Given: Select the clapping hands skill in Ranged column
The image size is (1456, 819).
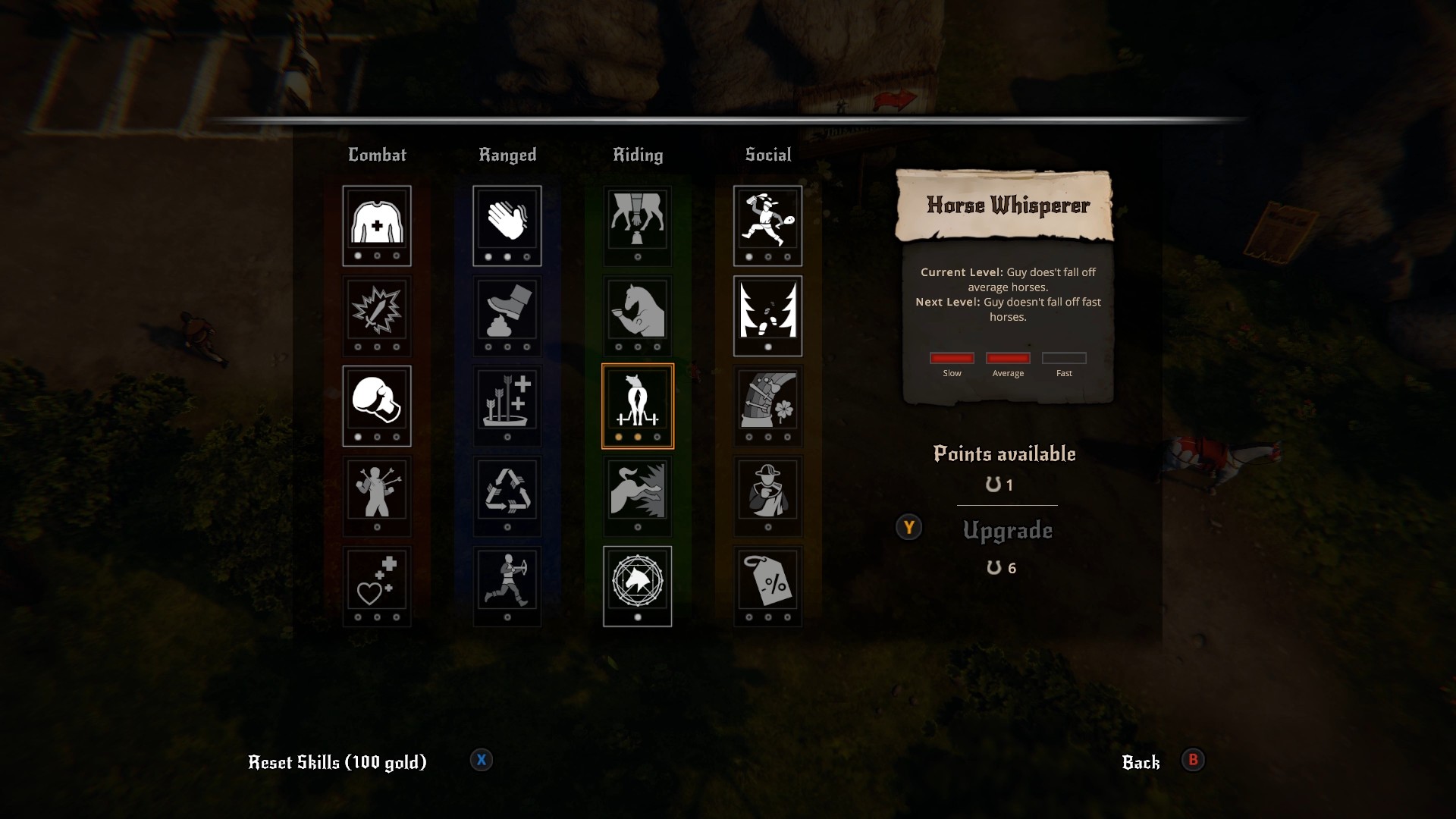Looking at the screenshot, I should click(507, 225).
